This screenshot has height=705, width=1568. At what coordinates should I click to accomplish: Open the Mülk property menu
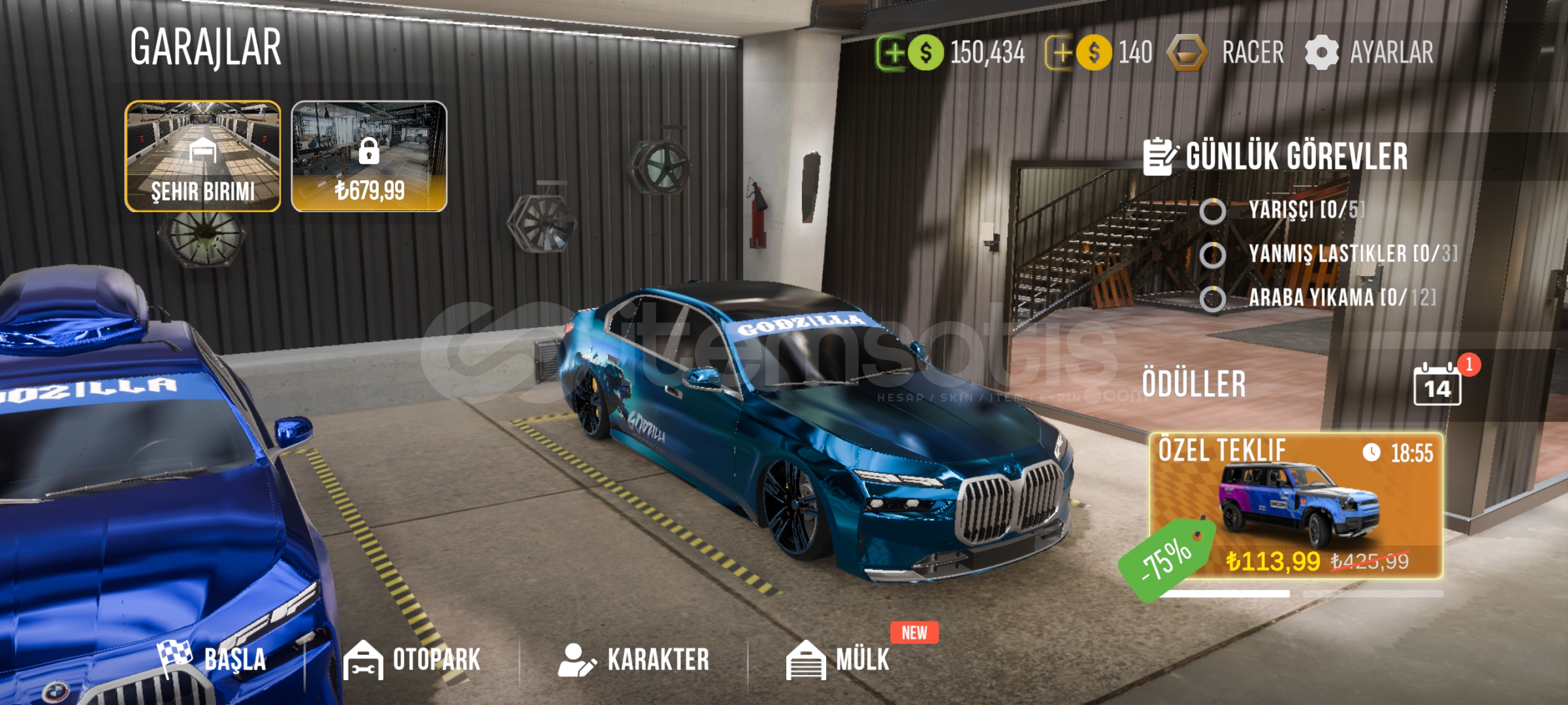point(839,659)
